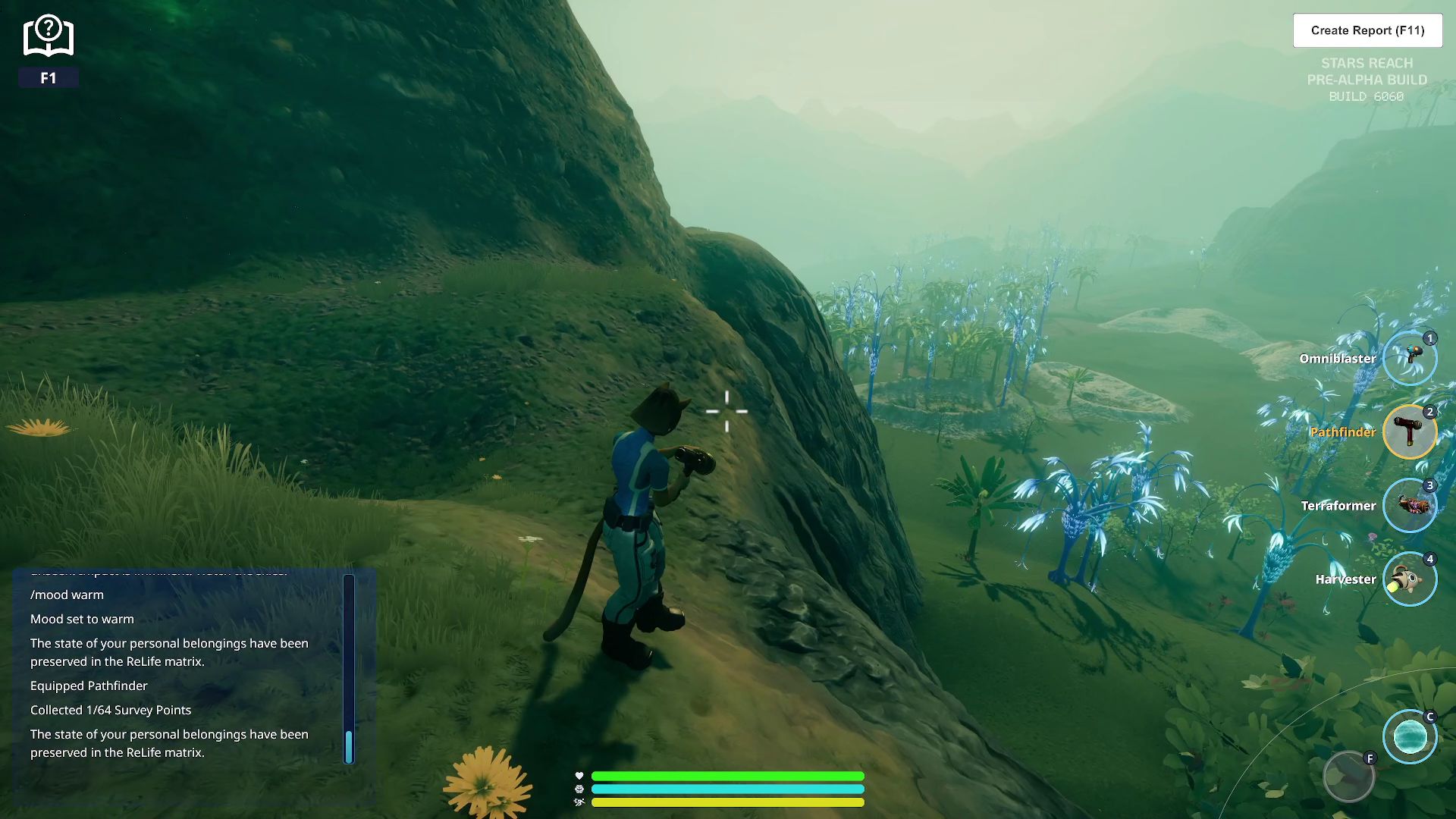The width and height of the screenshot is (1456, 819).
Task: Click the Create Report button
Action: pyautogui.click(x=1367, y=30)
